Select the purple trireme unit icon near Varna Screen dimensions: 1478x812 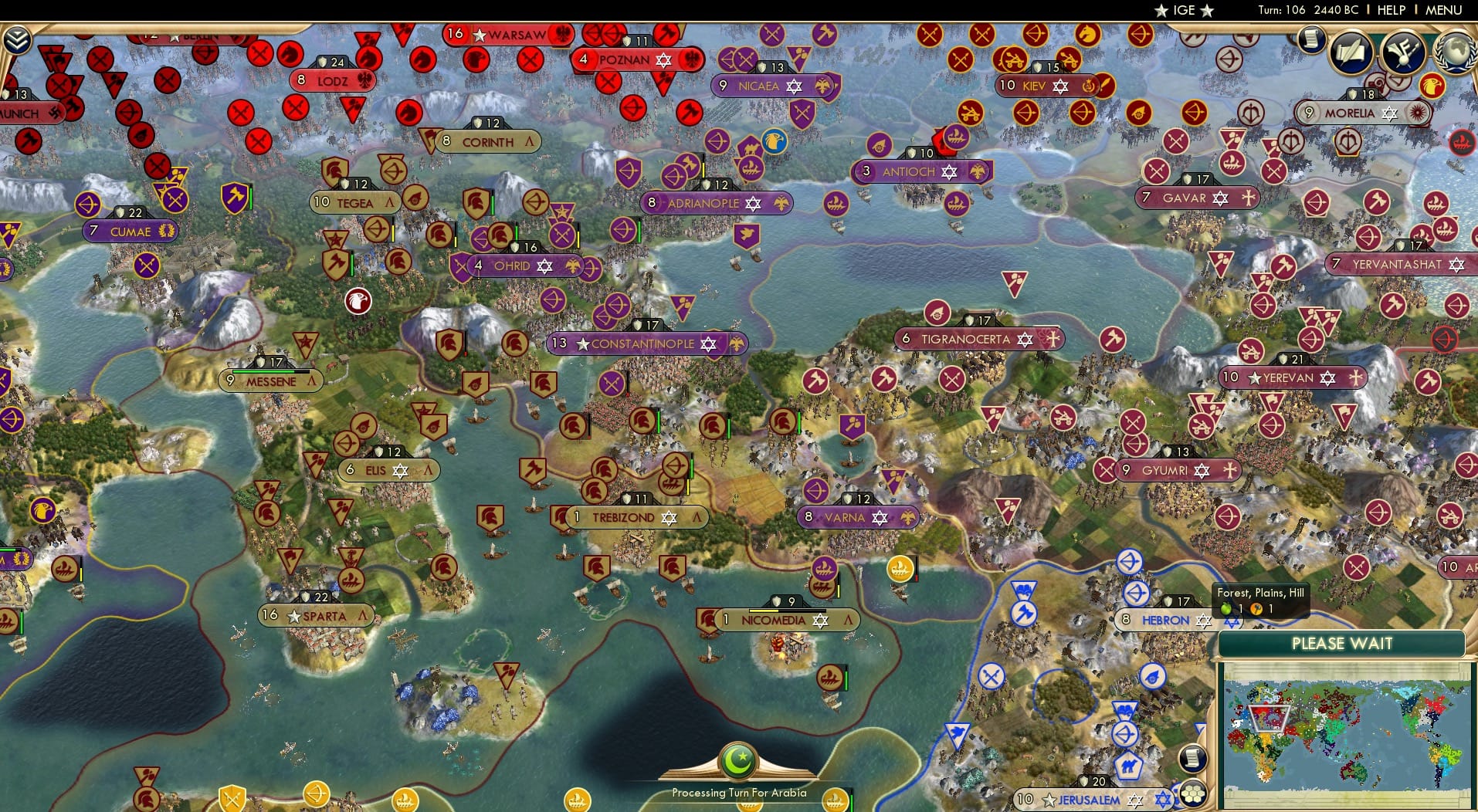(x=823, y=569)
